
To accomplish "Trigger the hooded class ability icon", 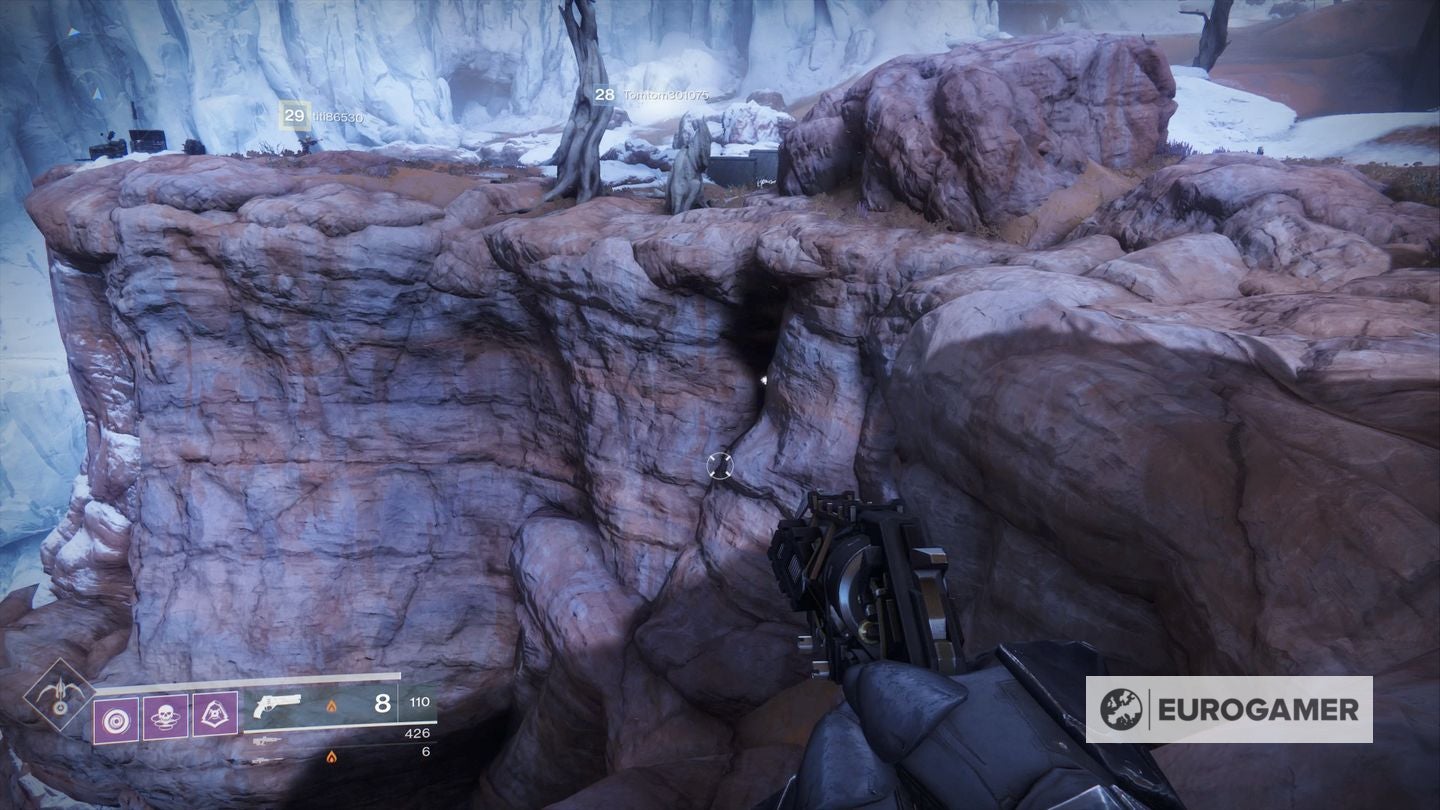I will [x=214, y=717].
